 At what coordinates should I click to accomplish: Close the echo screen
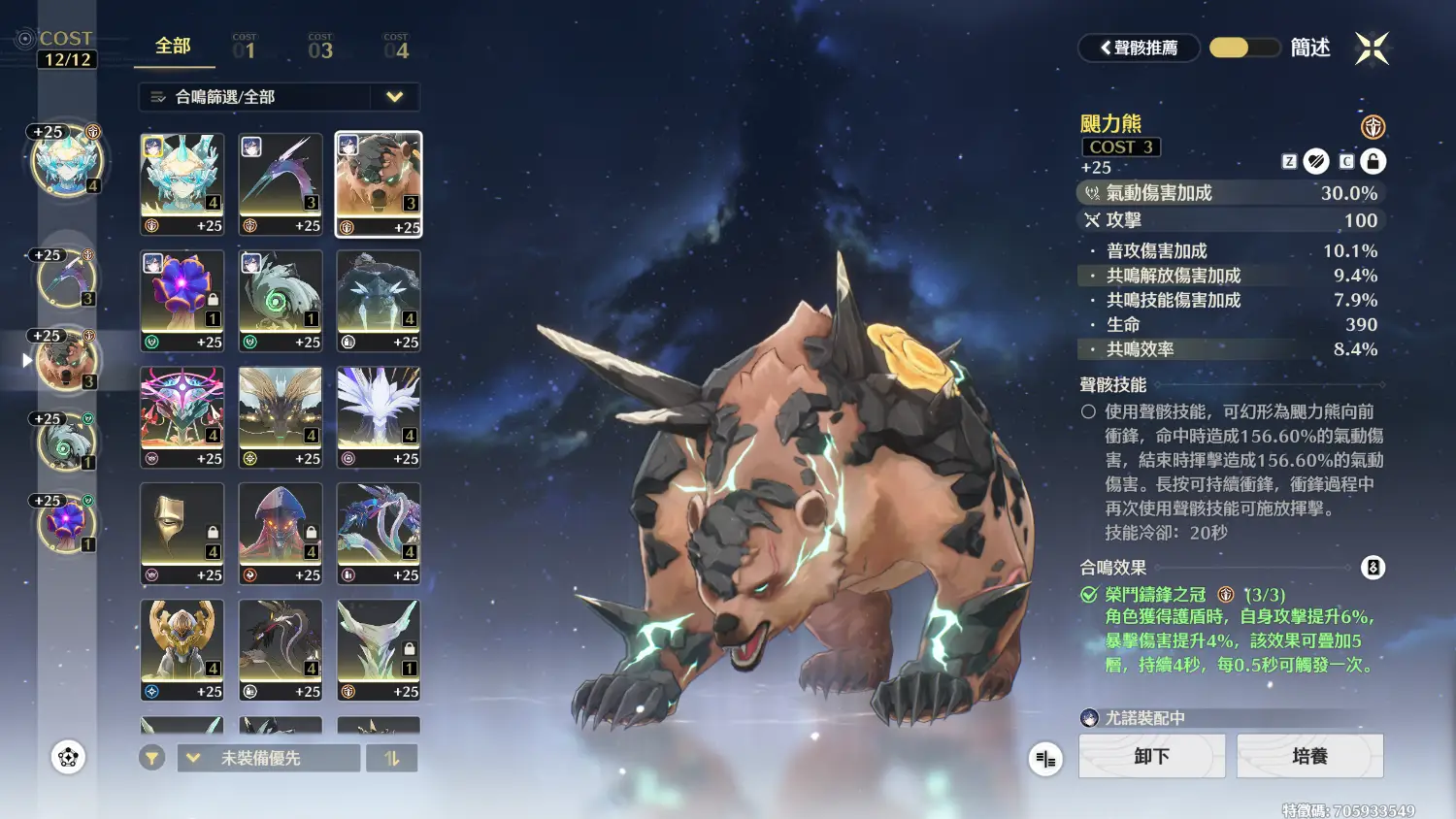pyautogui.click(x=1372, y=48)
